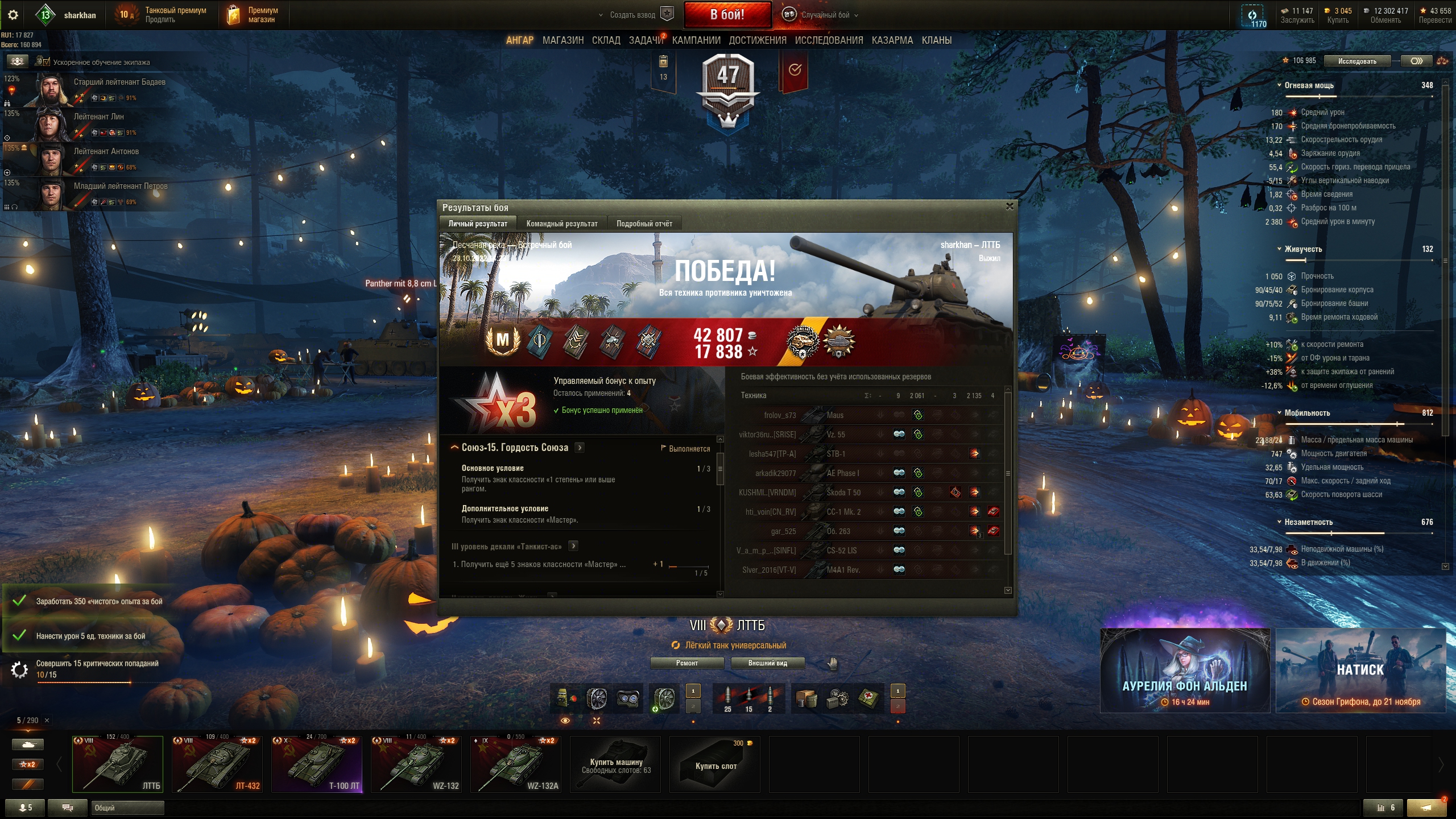Screen dimensions: 1456x819
Task: Open the game settings gear icon
Action: [13, 15]
